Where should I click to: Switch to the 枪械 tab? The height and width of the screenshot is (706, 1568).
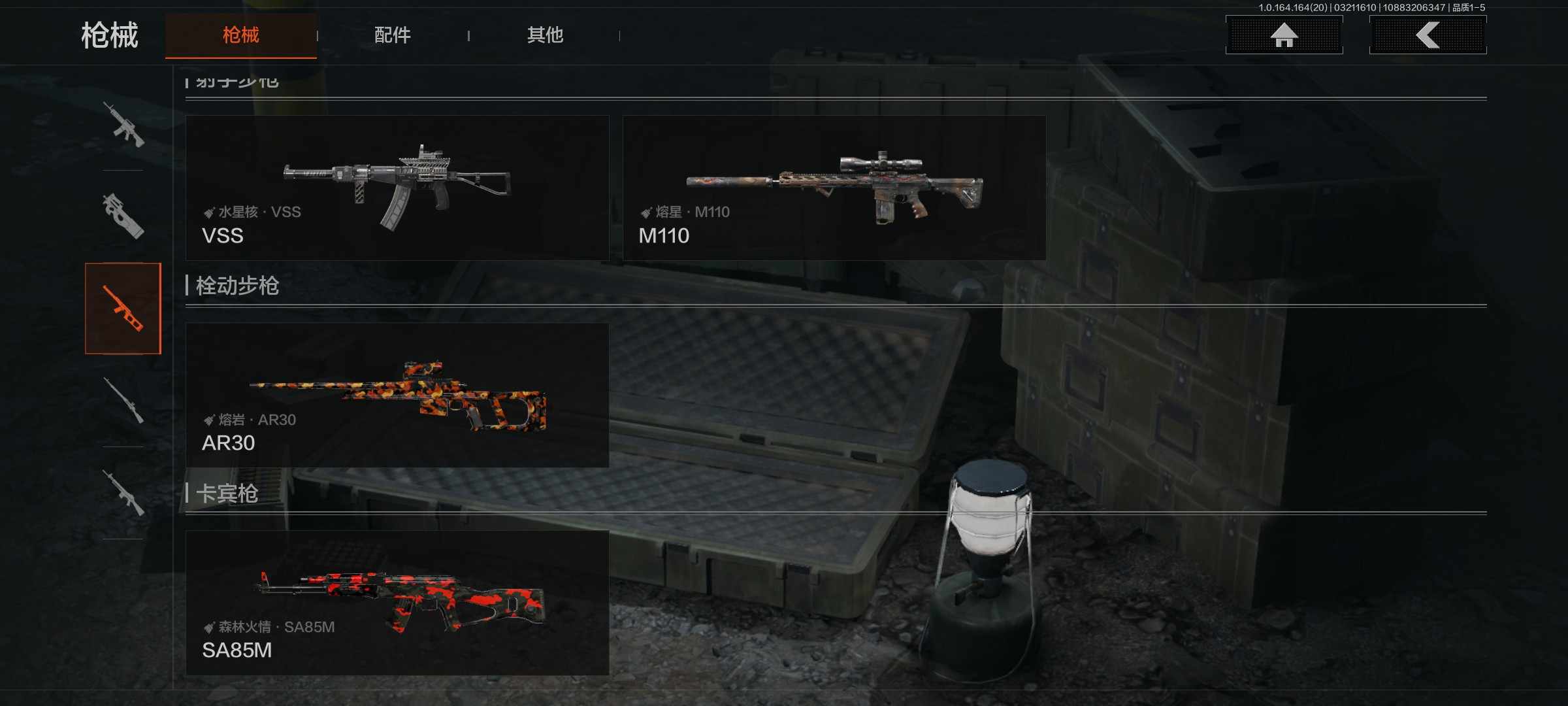pyautogui.click(x=240, y=35)
